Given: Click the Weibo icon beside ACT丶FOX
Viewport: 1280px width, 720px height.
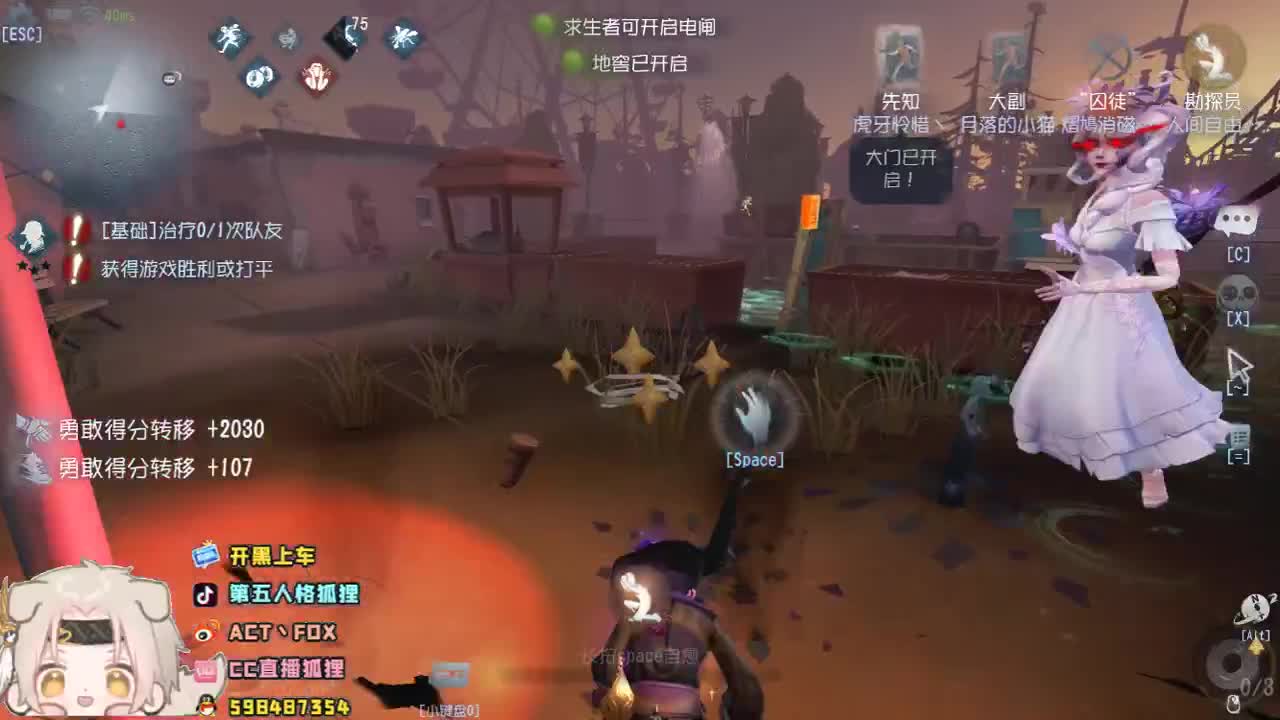Looking at the screenshot, I should (205, 632).
